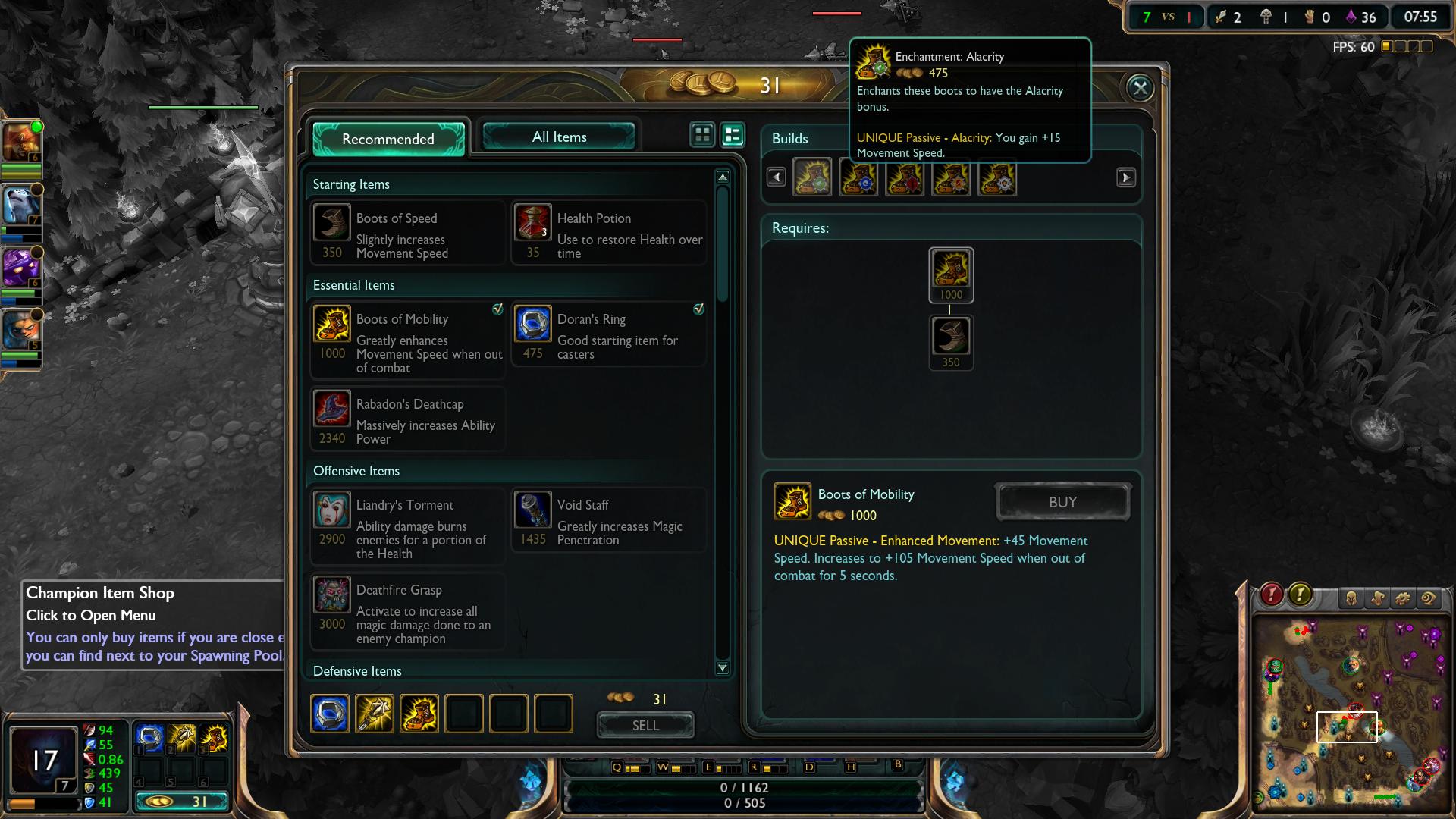Buy the Boots of Mobility

[1062, 502]
